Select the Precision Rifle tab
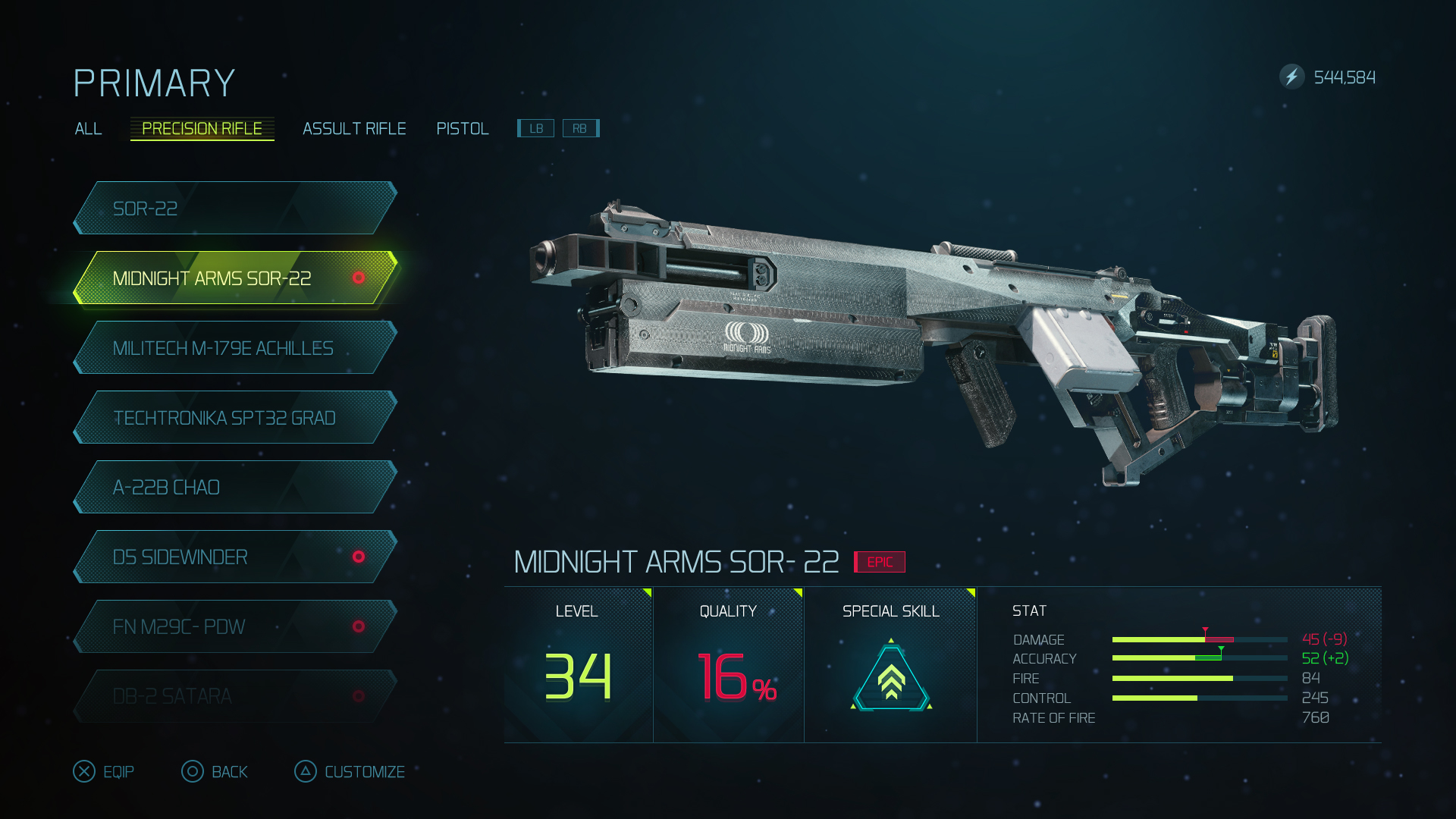 pos(202,129)
